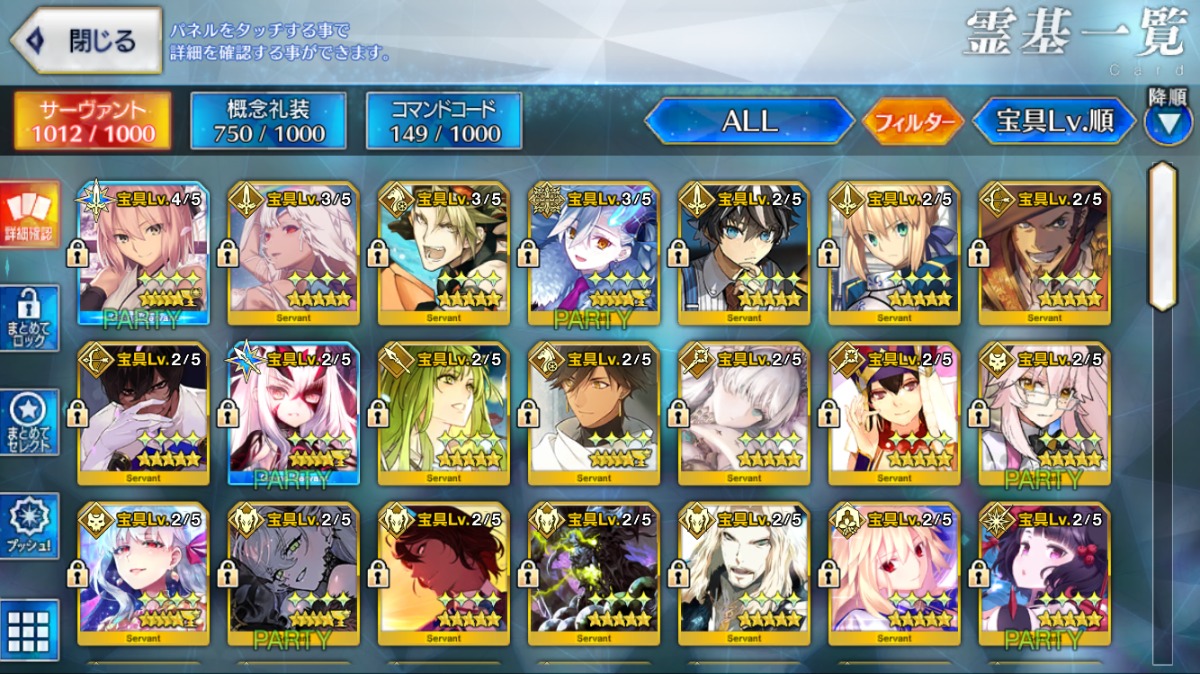Screen dimensions: 1200x674
Task: Change the ALL class selector
Action: pos(749,121)
